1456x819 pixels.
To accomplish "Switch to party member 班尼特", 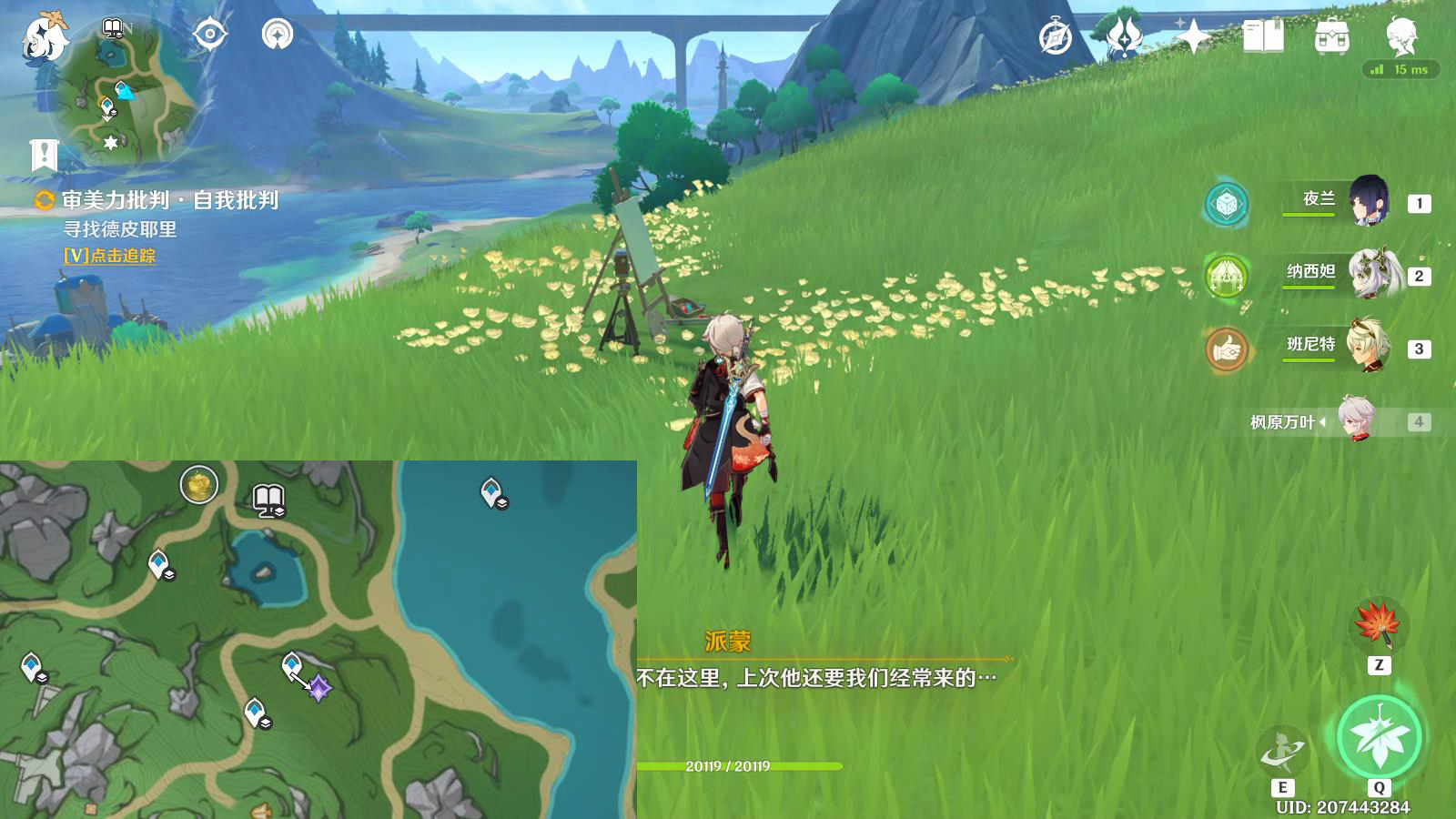I will tap(1368, 346).
